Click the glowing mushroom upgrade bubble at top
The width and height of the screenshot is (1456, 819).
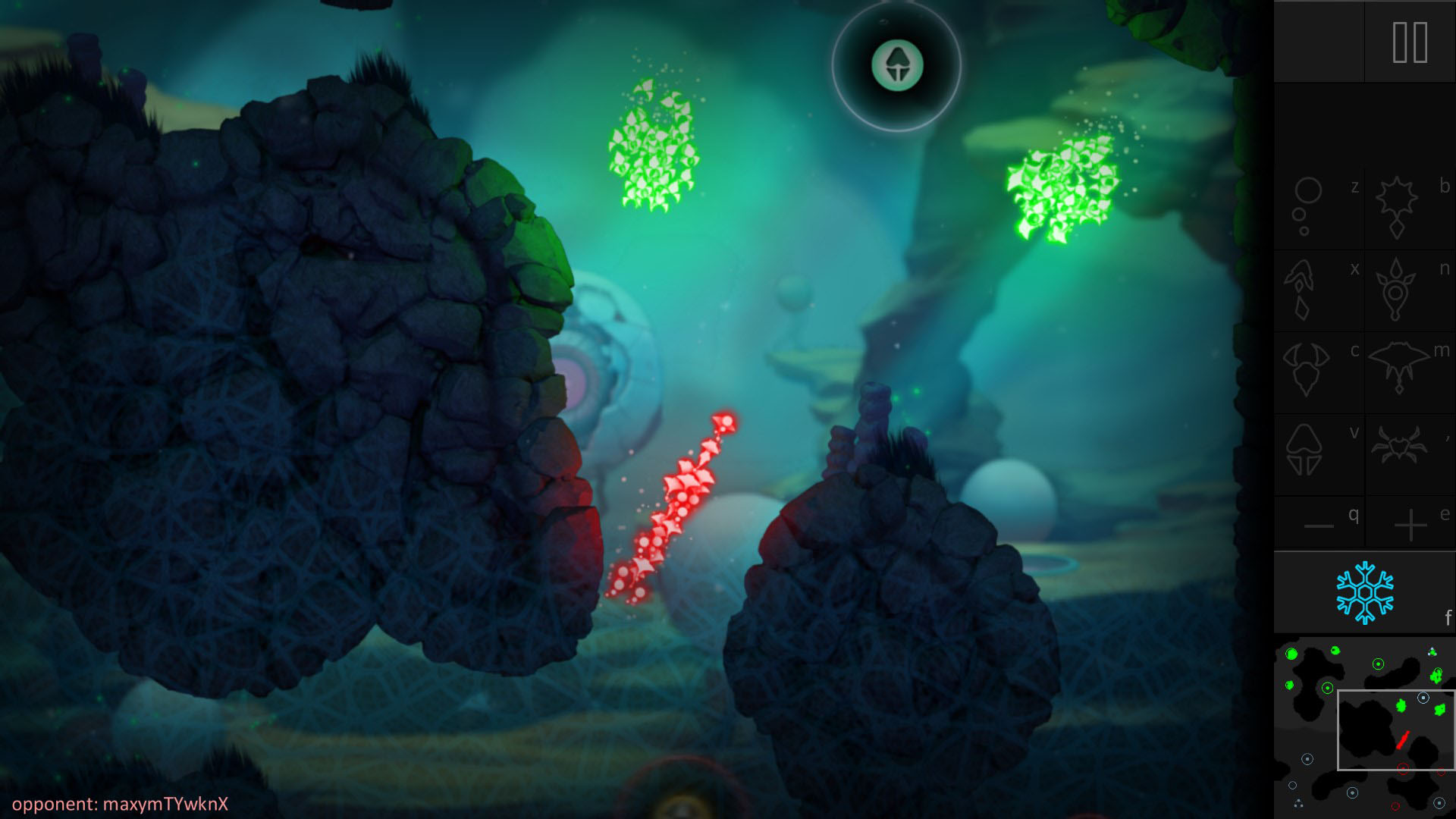[898, 67]
